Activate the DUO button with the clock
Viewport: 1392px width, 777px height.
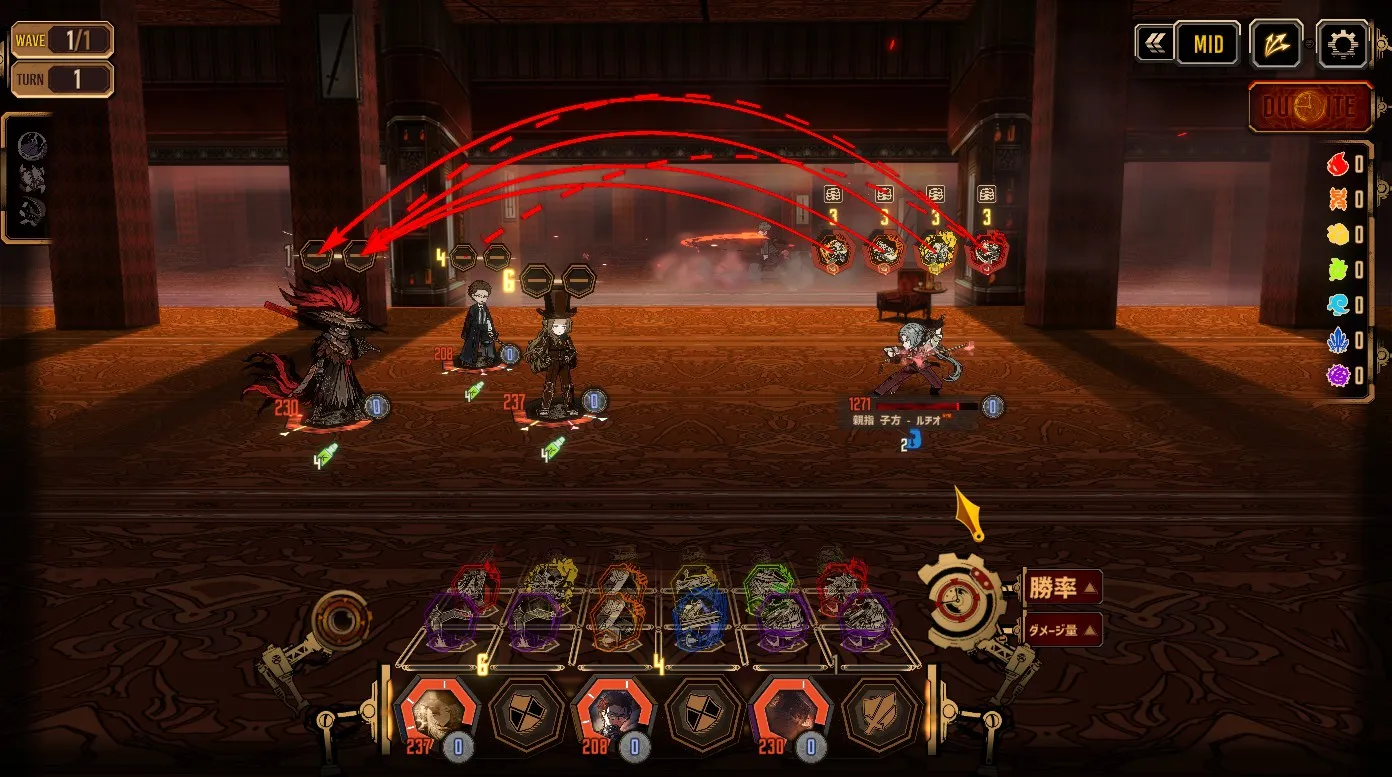tap(1310, 108)
